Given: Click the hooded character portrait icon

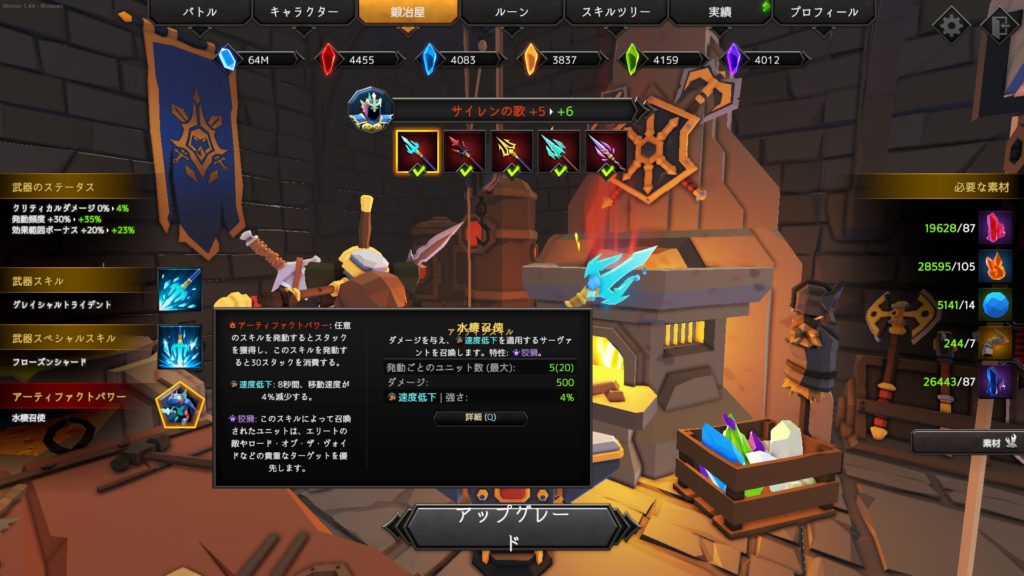Looking at the screenshot, I should coord(370,107).
